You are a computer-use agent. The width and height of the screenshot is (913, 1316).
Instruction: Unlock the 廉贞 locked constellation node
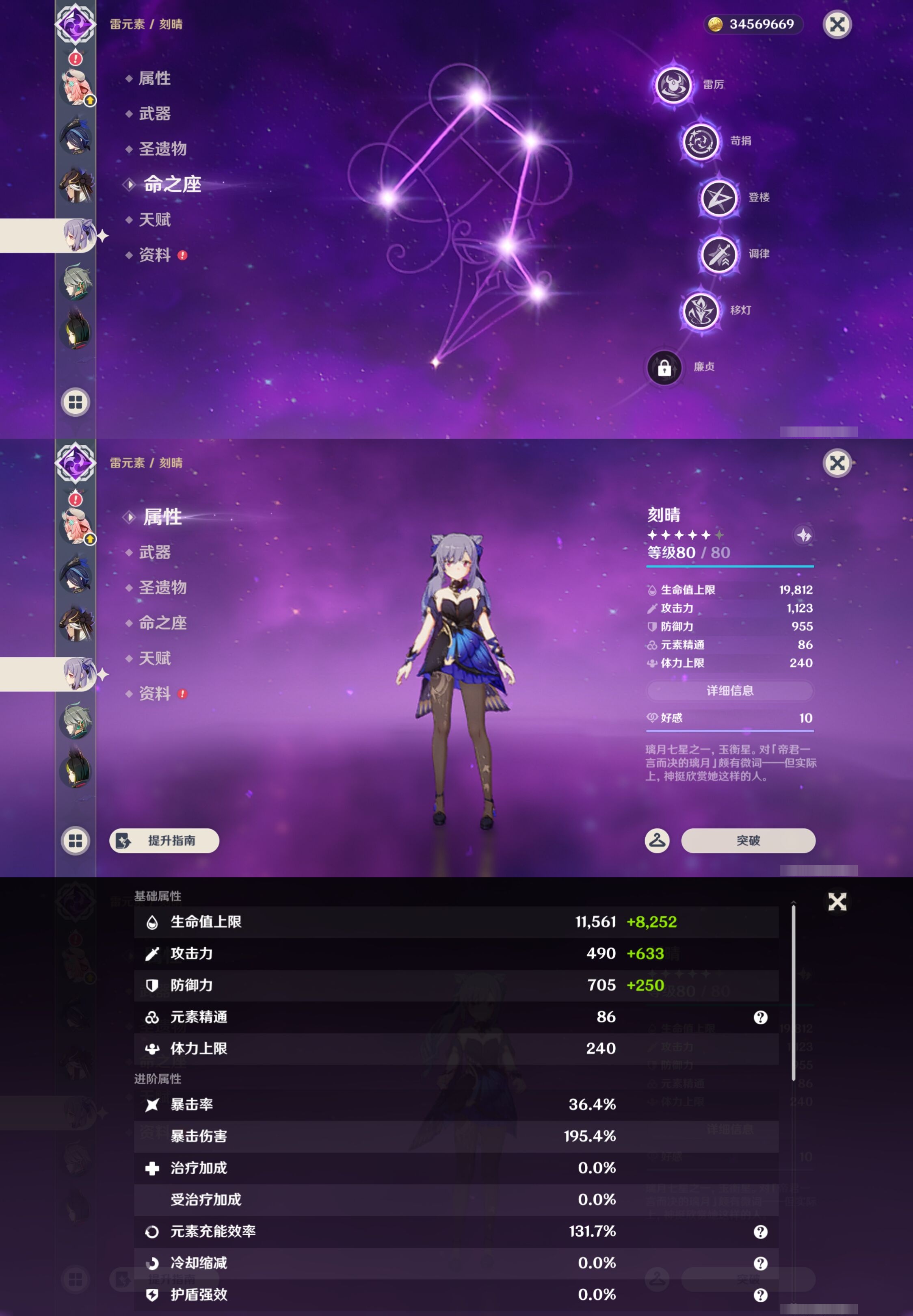point(665,368)
